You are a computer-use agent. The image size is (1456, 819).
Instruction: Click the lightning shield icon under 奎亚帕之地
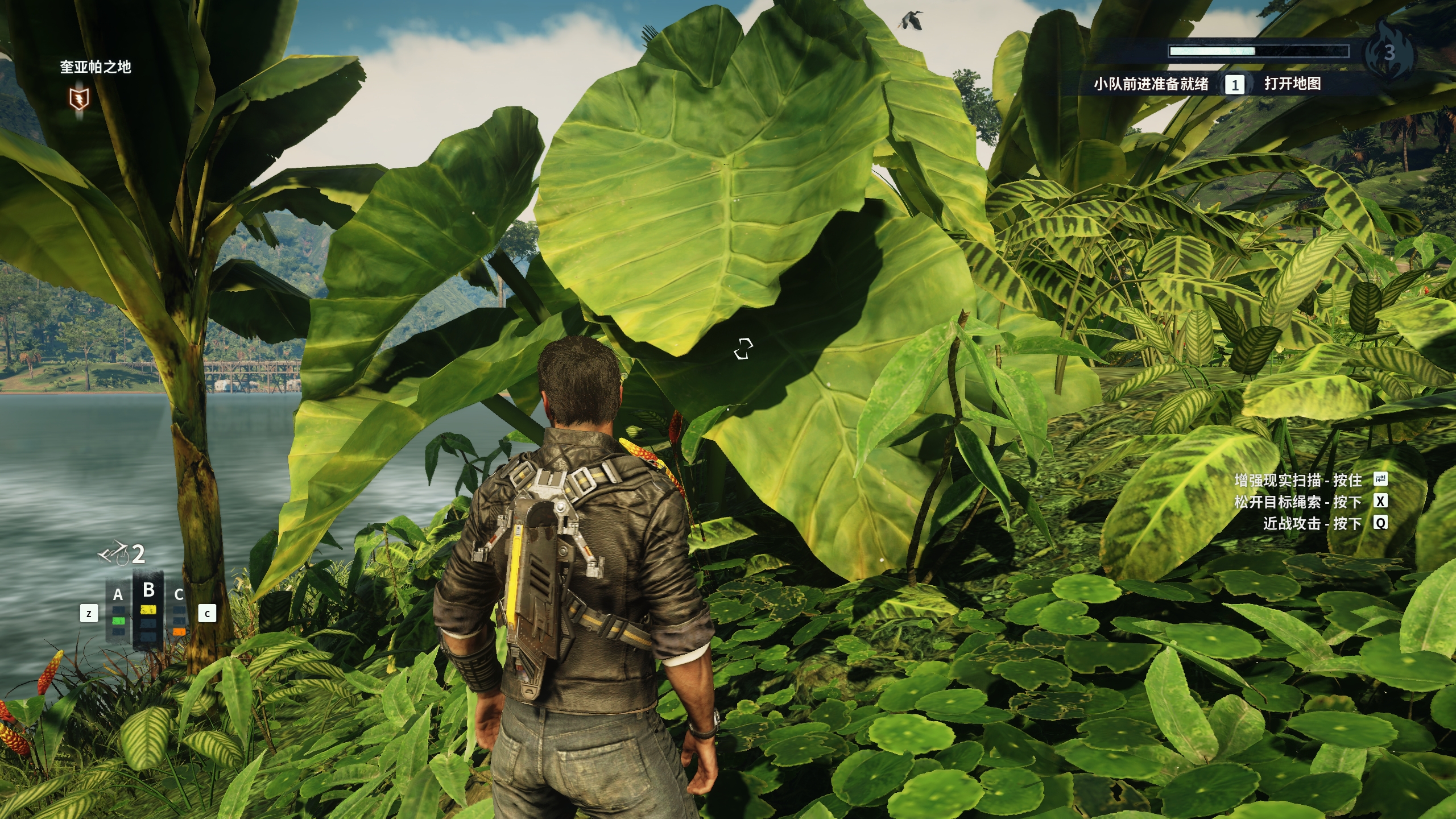pyautogui.click(x=79, y=100)
